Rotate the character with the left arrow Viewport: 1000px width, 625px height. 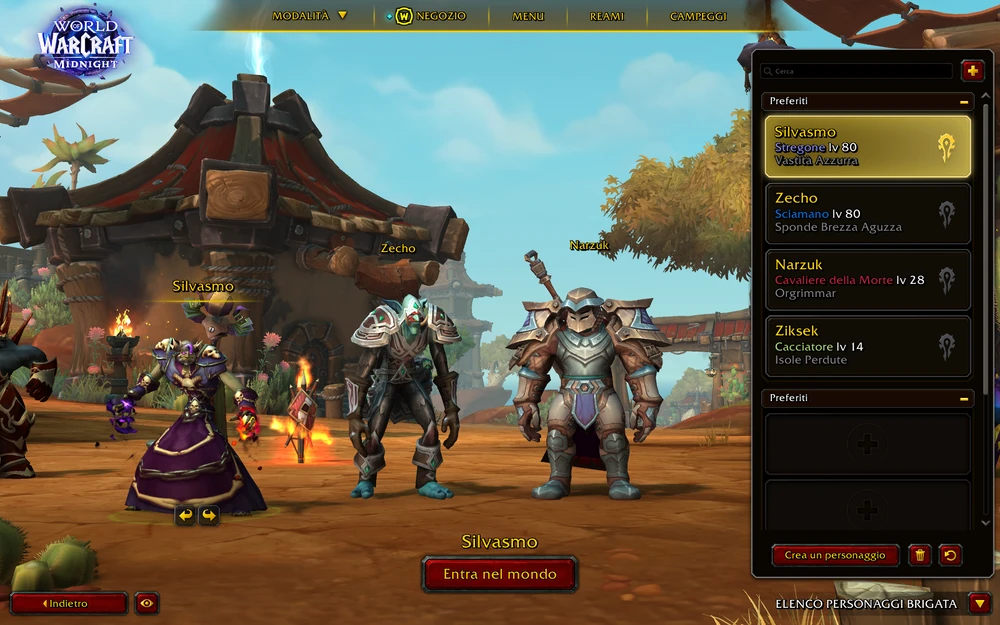[185, 515]
